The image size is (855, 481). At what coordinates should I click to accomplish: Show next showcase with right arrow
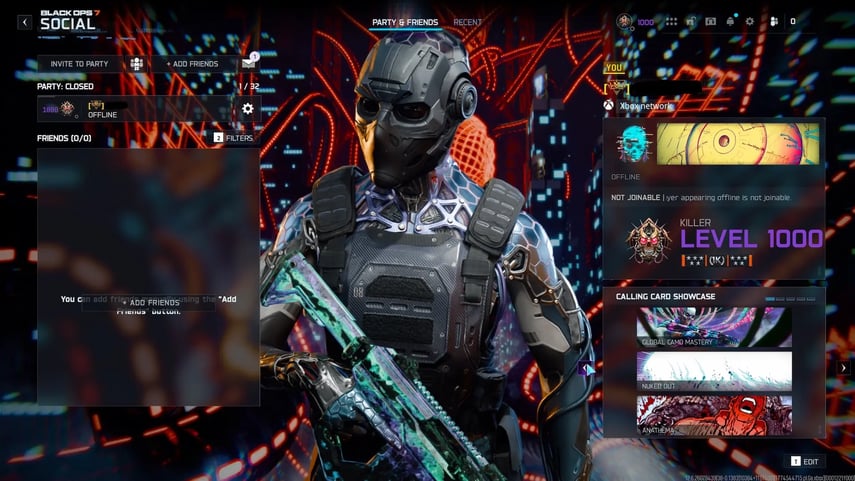[x=843, y=368]
